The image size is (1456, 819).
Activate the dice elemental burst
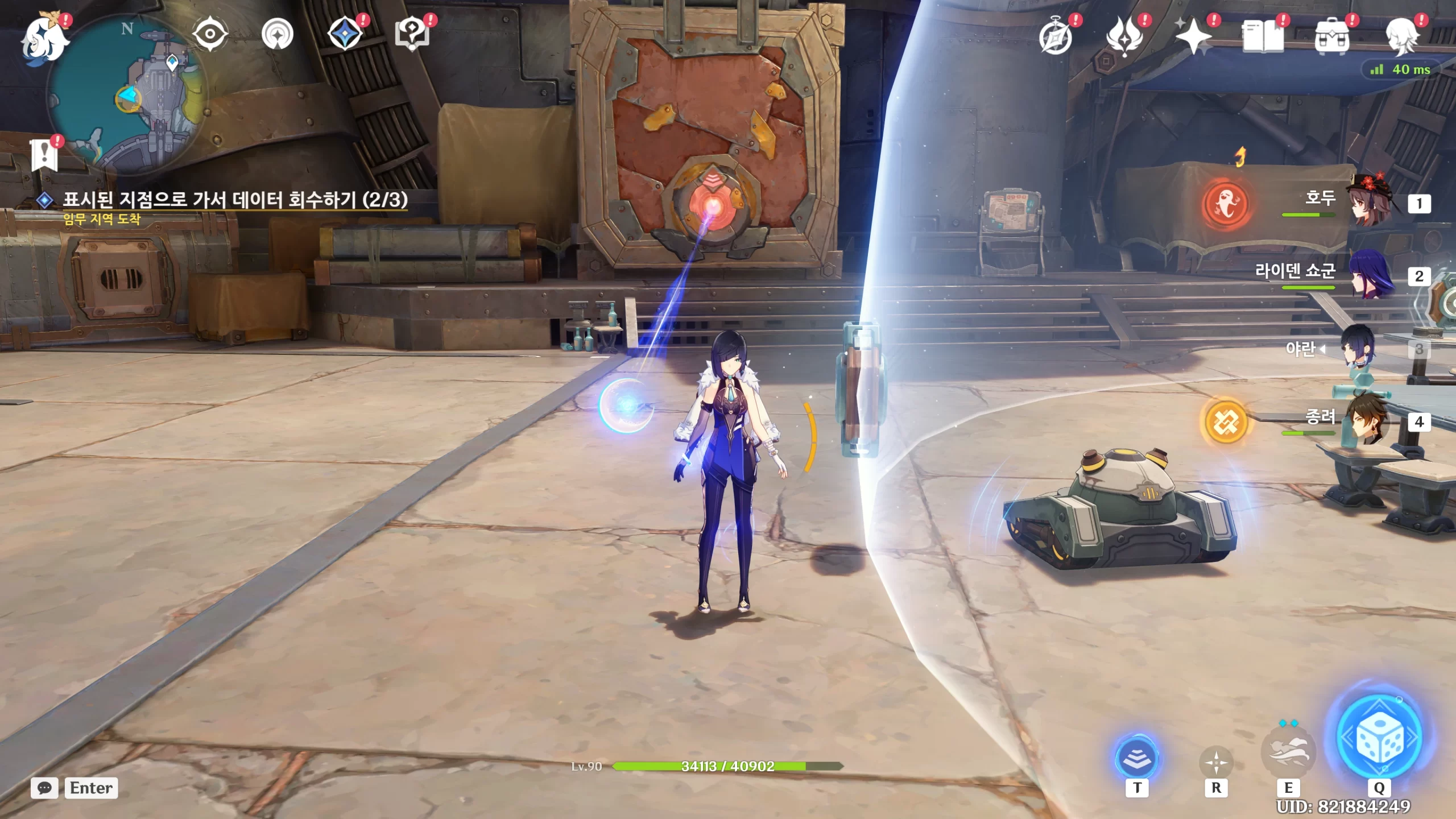[x=1380, y=738]
